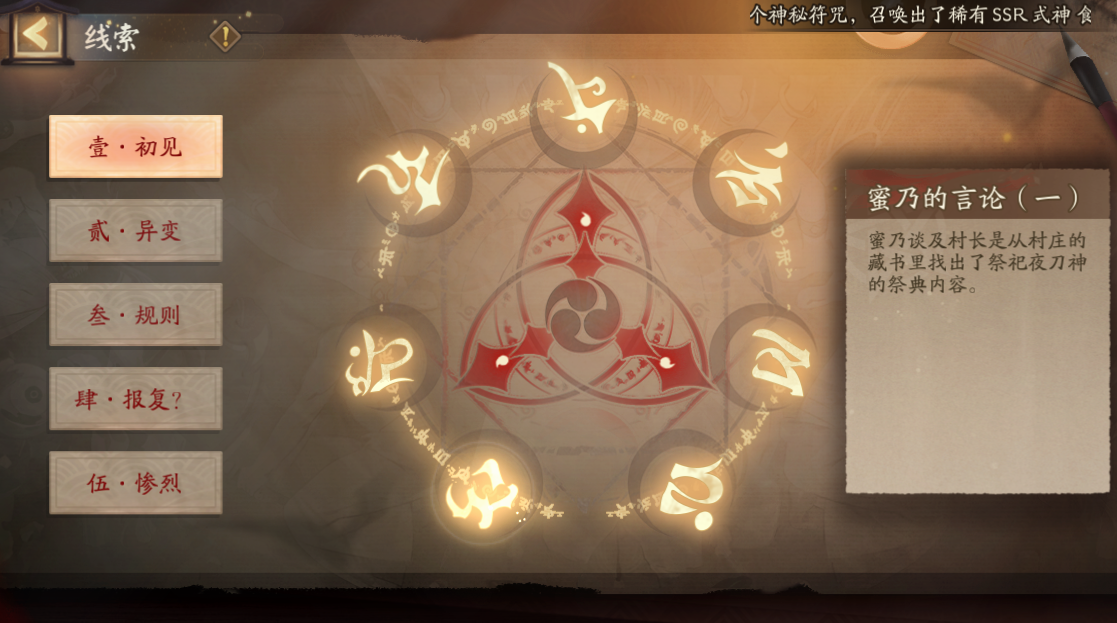Go back with the arrow button
Viewport: 1117px width, 623px height.
pos(37,35)
